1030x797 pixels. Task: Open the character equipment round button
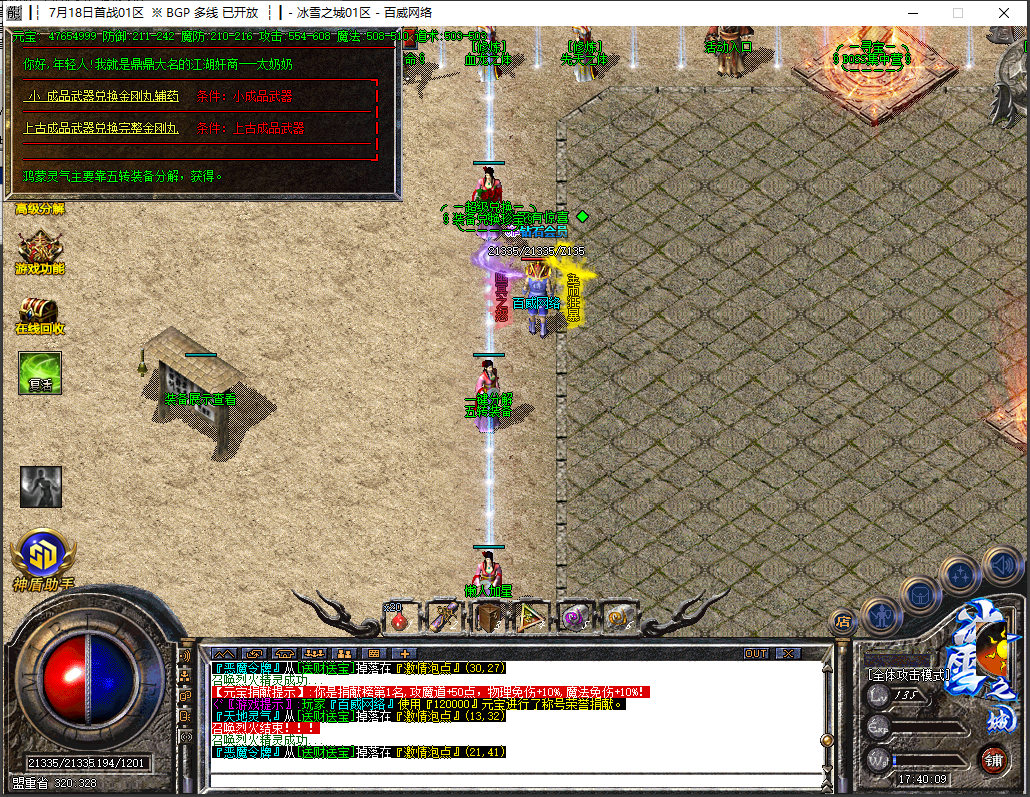coord(880,614)
